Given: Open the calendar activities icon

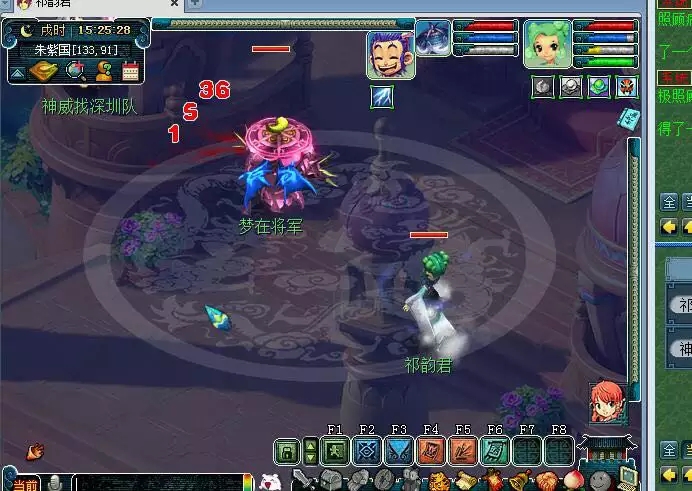Looking at the screenshot, I should (130, 71).
